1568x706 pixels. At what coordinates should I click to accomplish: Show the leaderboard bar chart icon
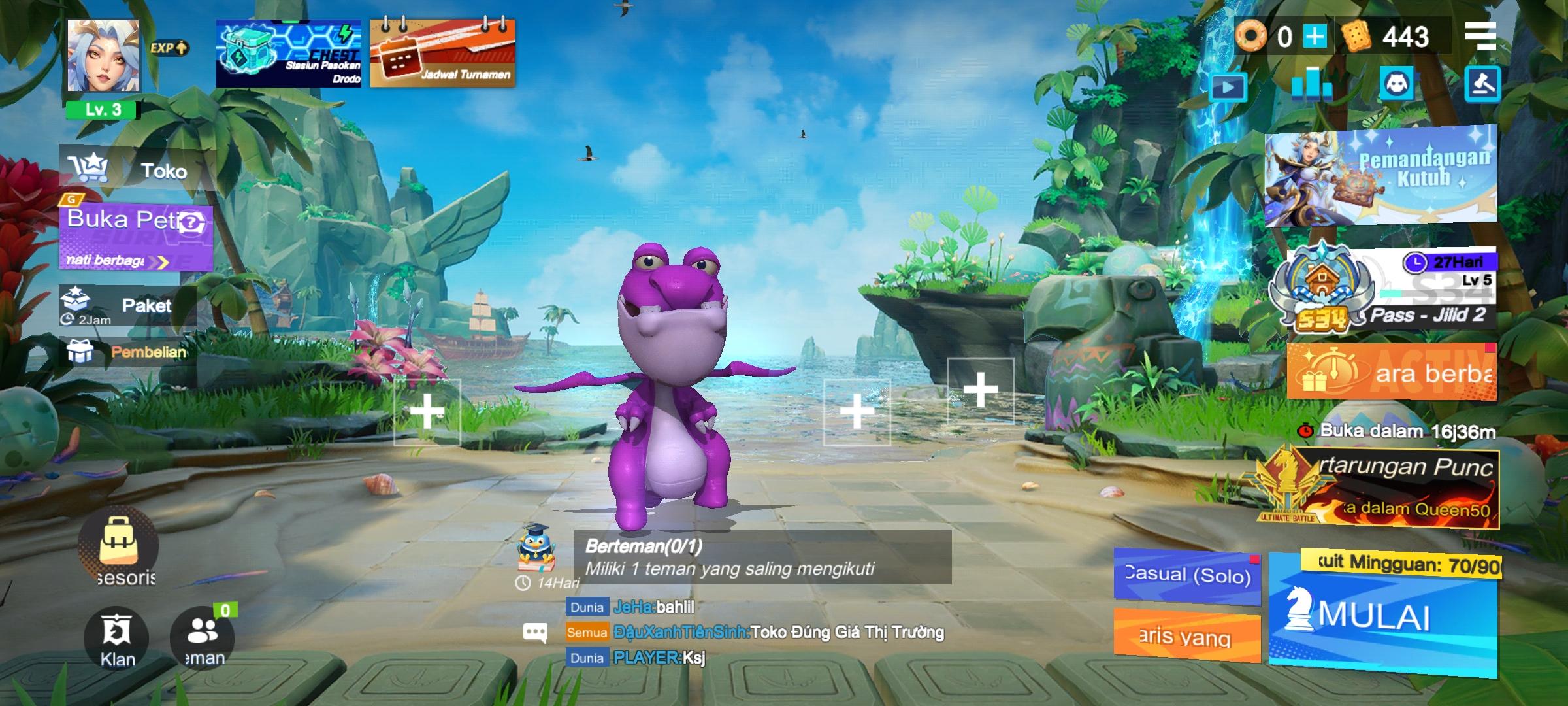[x=1312, y=84]
